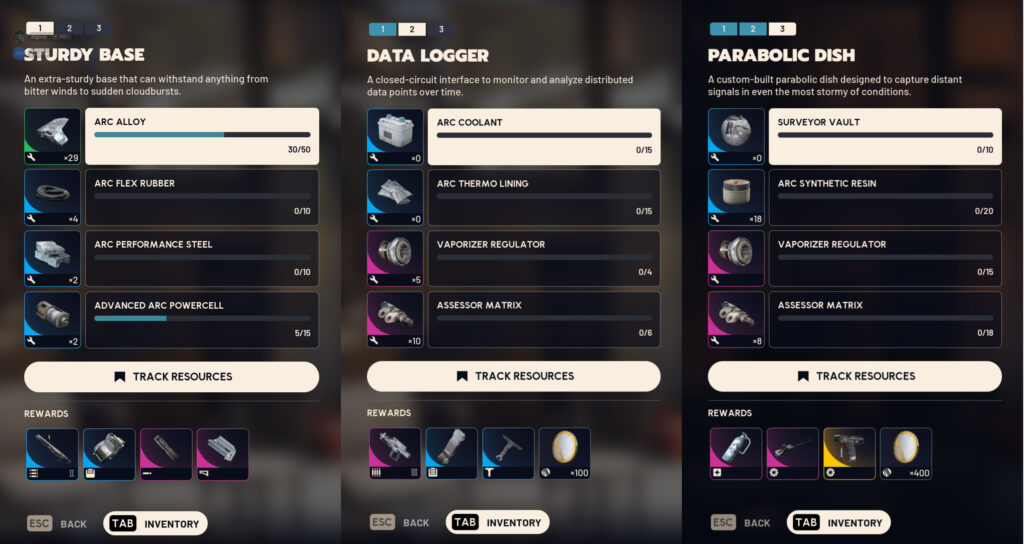Click the ARC Synthetic Resin requirement
1024x544 pixels.
click(885, 197)
